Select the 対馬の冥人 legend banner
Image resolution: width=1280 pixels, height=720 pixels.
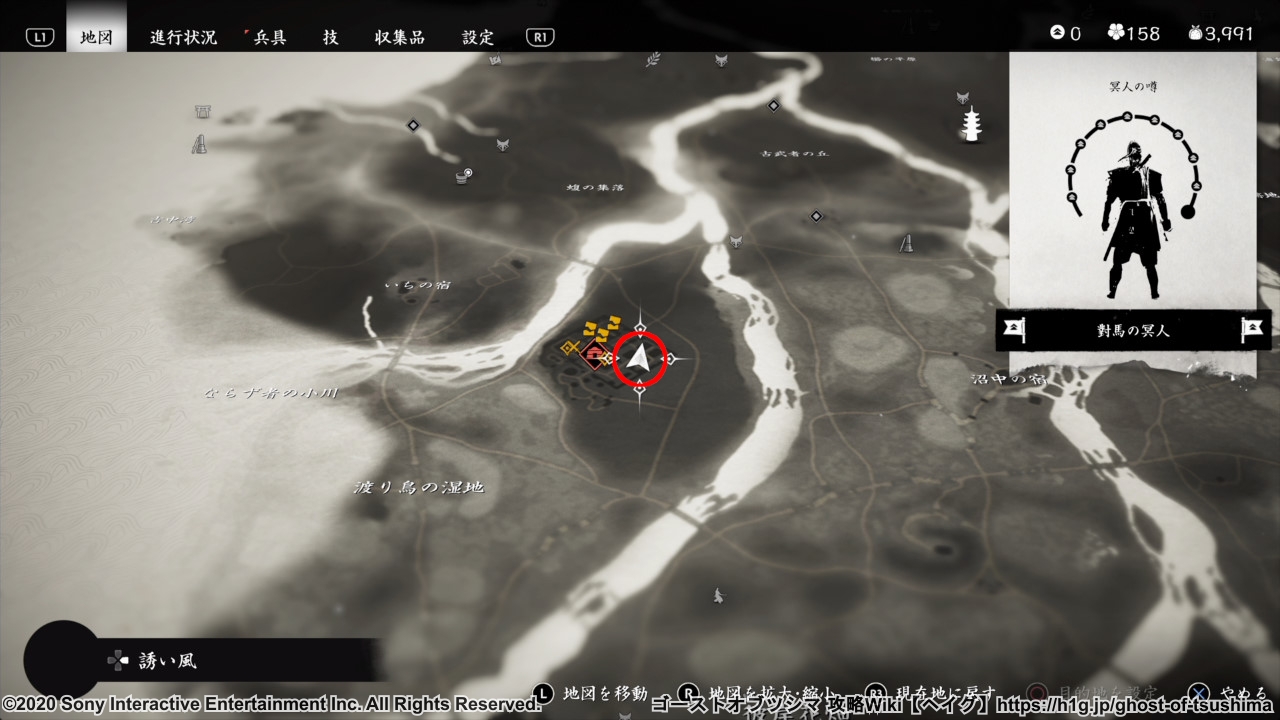click(x=1132, y=330)
